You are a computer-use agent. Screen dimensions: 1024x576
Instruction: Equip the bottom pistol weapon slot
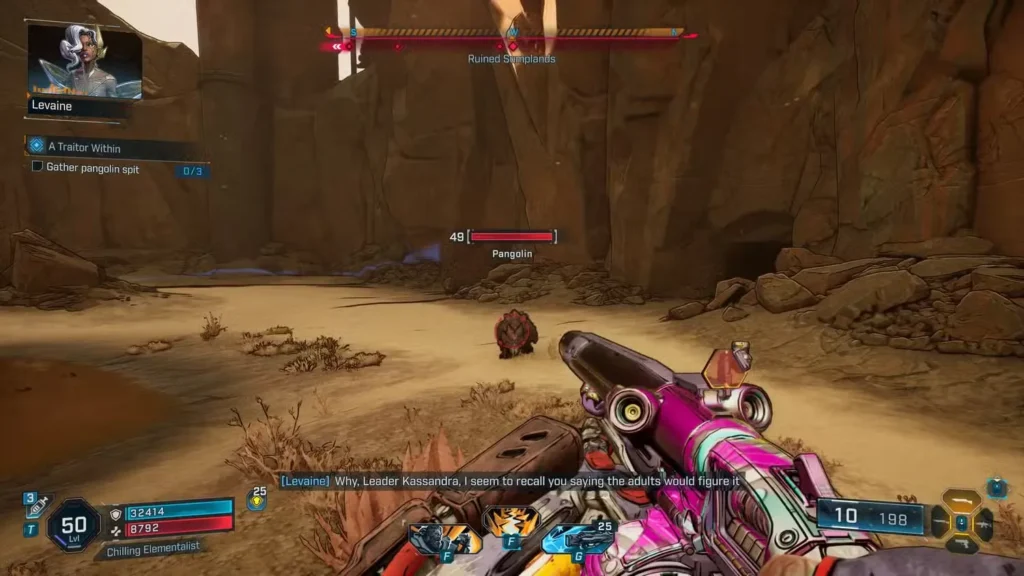(962, 545)
